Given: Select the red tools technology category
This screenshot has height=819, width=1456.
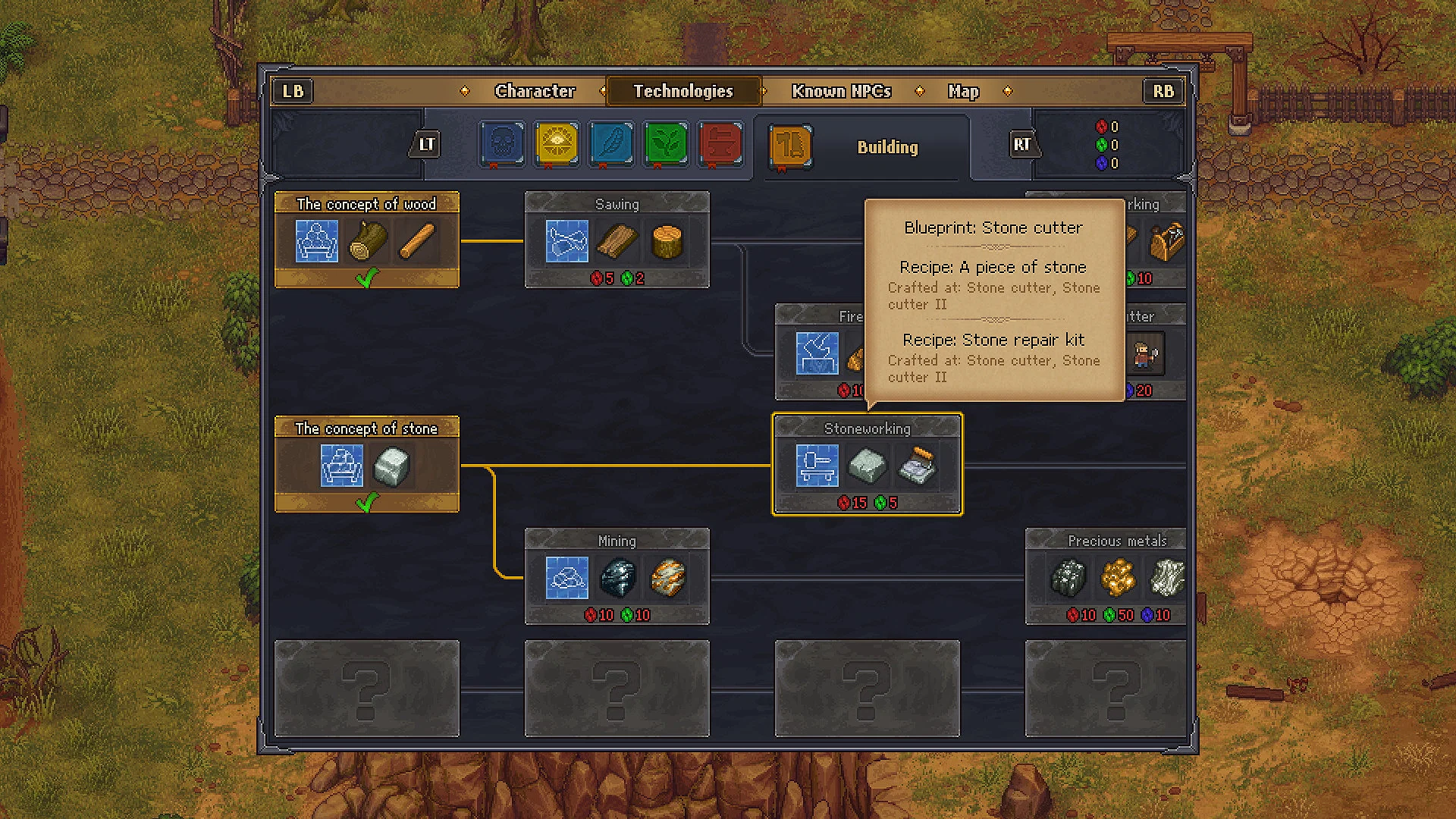Looking at the screenshot, I should tap(720, 144).
